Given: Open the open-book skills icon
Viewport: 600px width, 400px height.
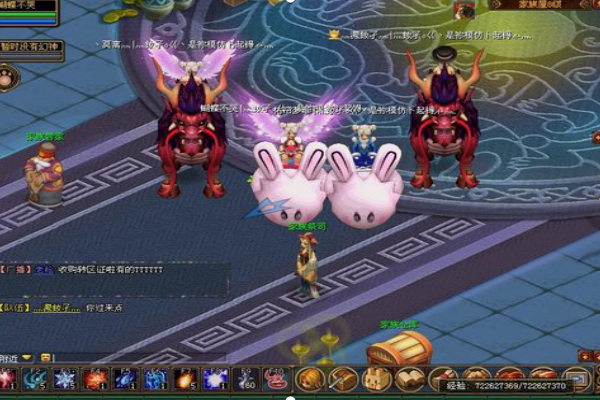Looking at the screenshot, I should [410, 379].
